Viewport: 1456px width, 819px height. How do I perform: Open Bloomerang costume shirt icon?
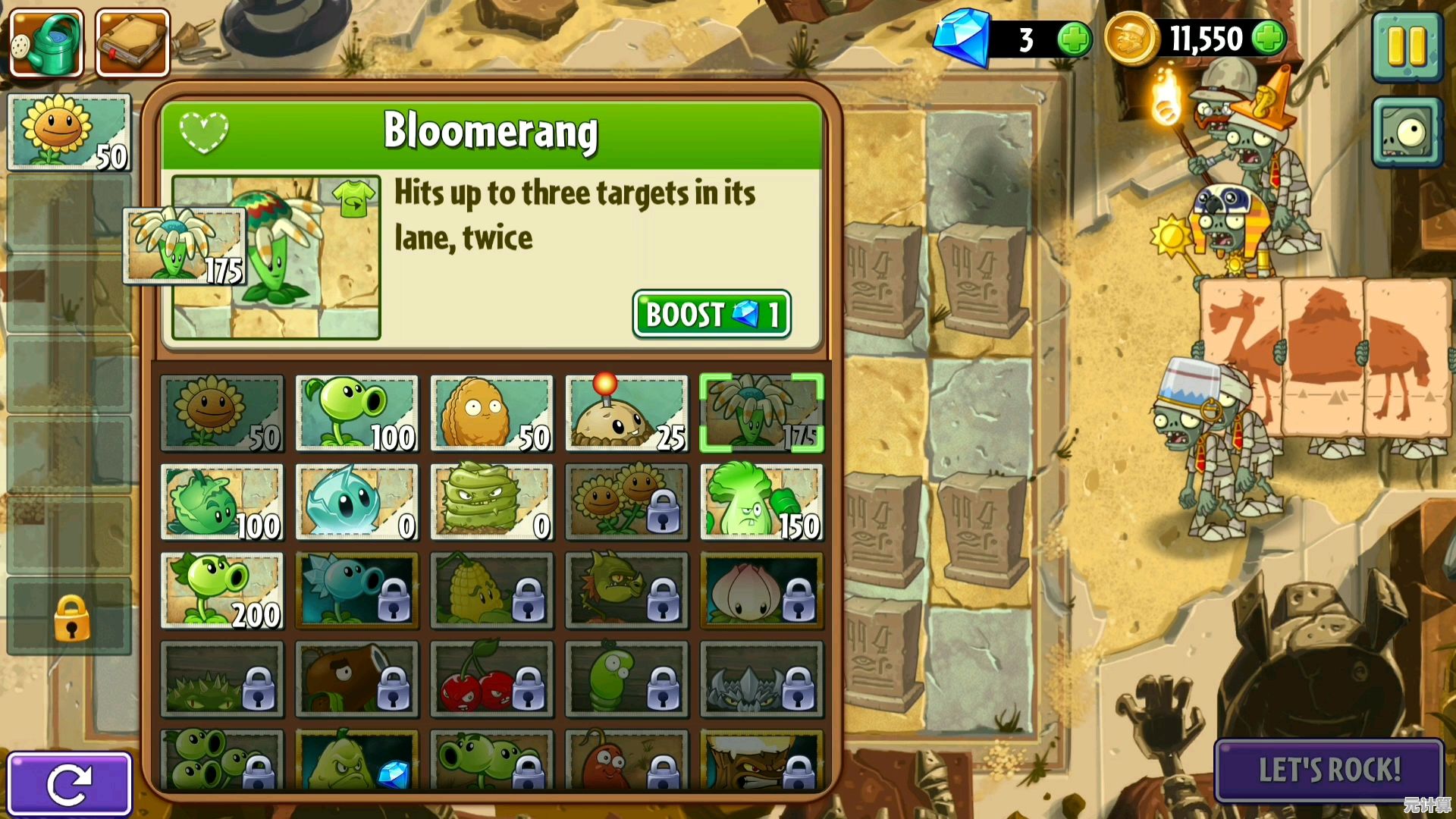[x=355, y=199]
